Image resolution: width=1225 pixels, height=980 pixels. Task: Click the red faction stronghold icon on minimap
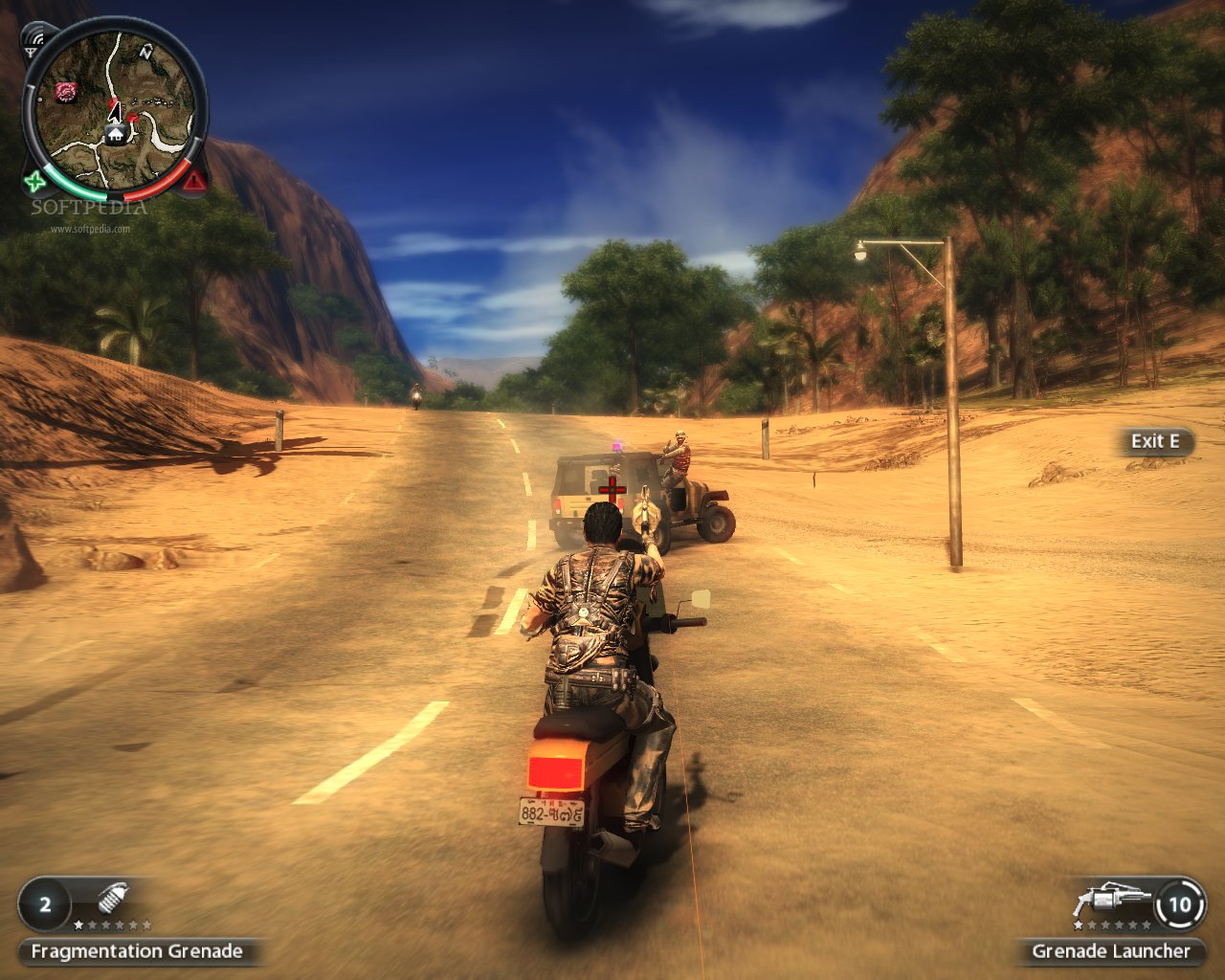coord(66,92)
